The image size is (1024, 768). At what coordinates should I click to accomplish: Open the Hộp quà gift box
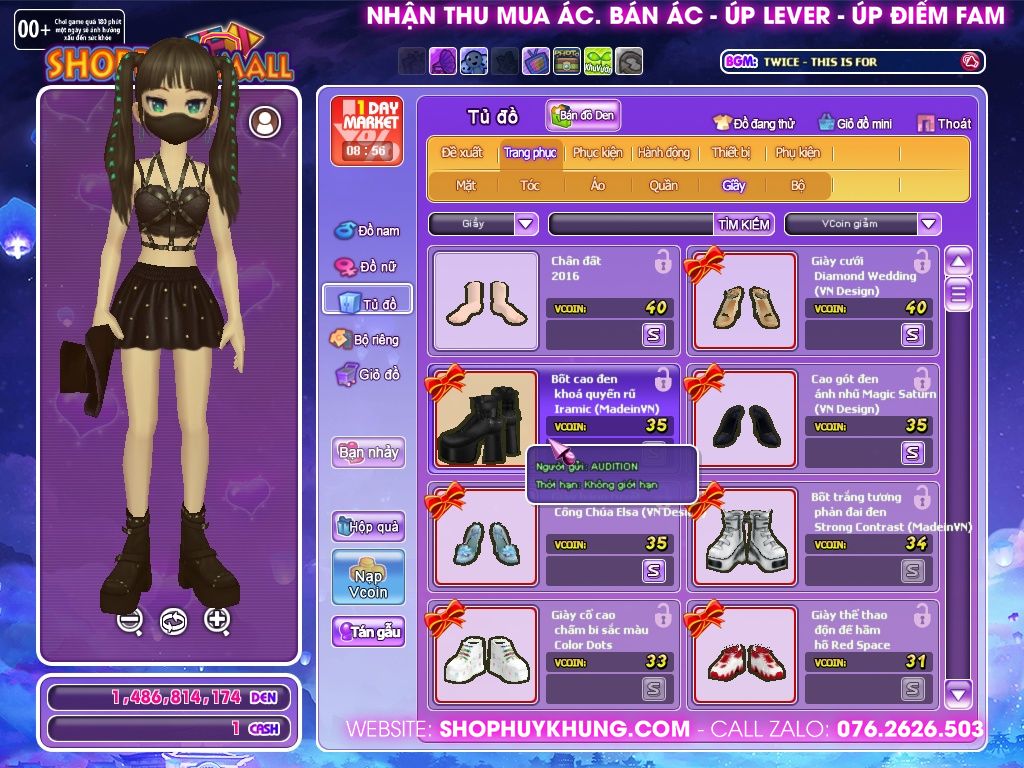(368, 526)
